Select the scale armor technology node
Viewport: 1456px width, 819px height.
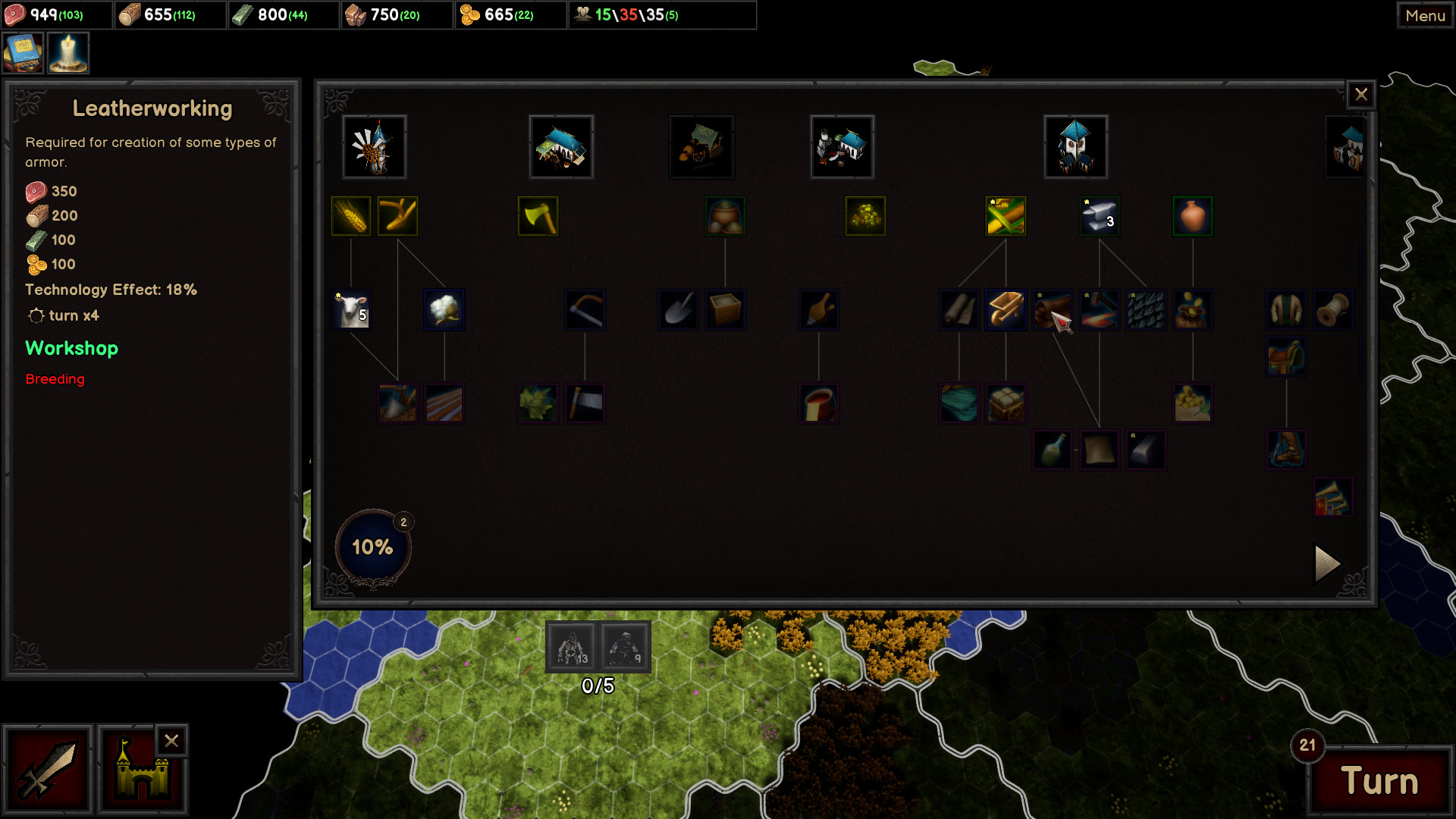pos(1148,310)
